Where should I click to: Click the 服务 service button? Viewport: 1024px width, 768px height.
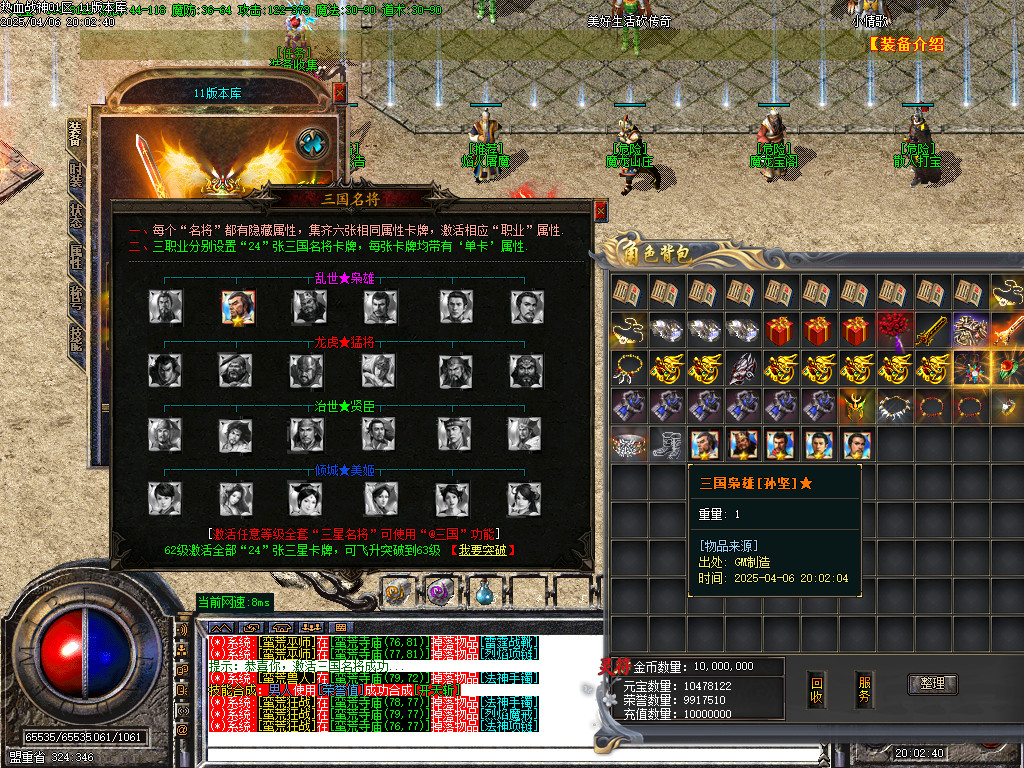[x=866, y=690]
